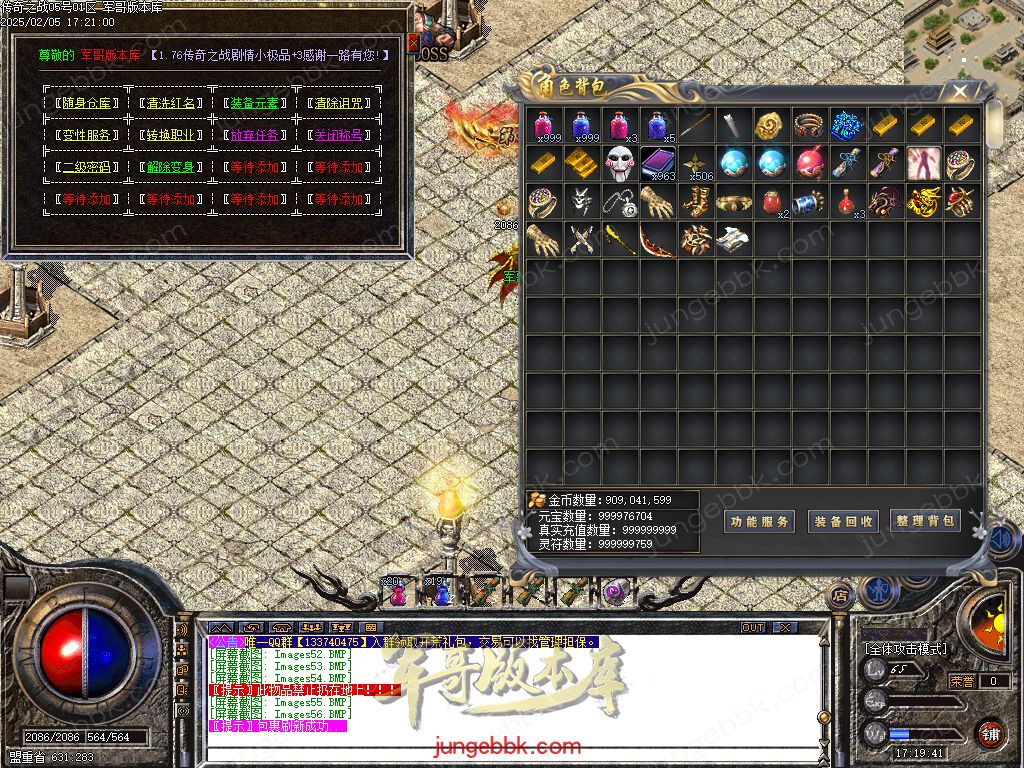Select the white clown mask item

(621, 163)
